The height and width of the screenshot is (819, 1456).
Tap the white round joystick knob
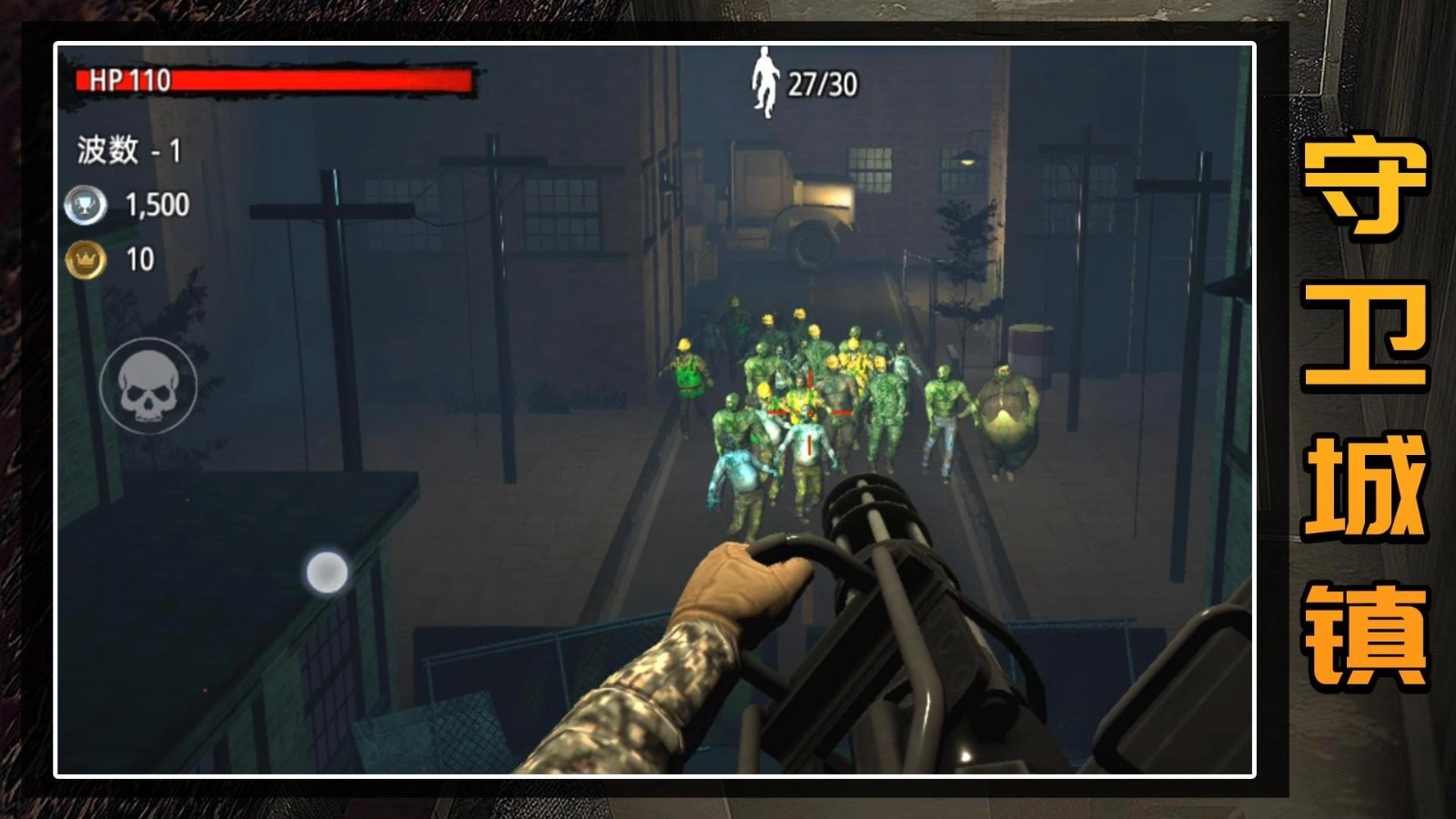coord(327,572)
